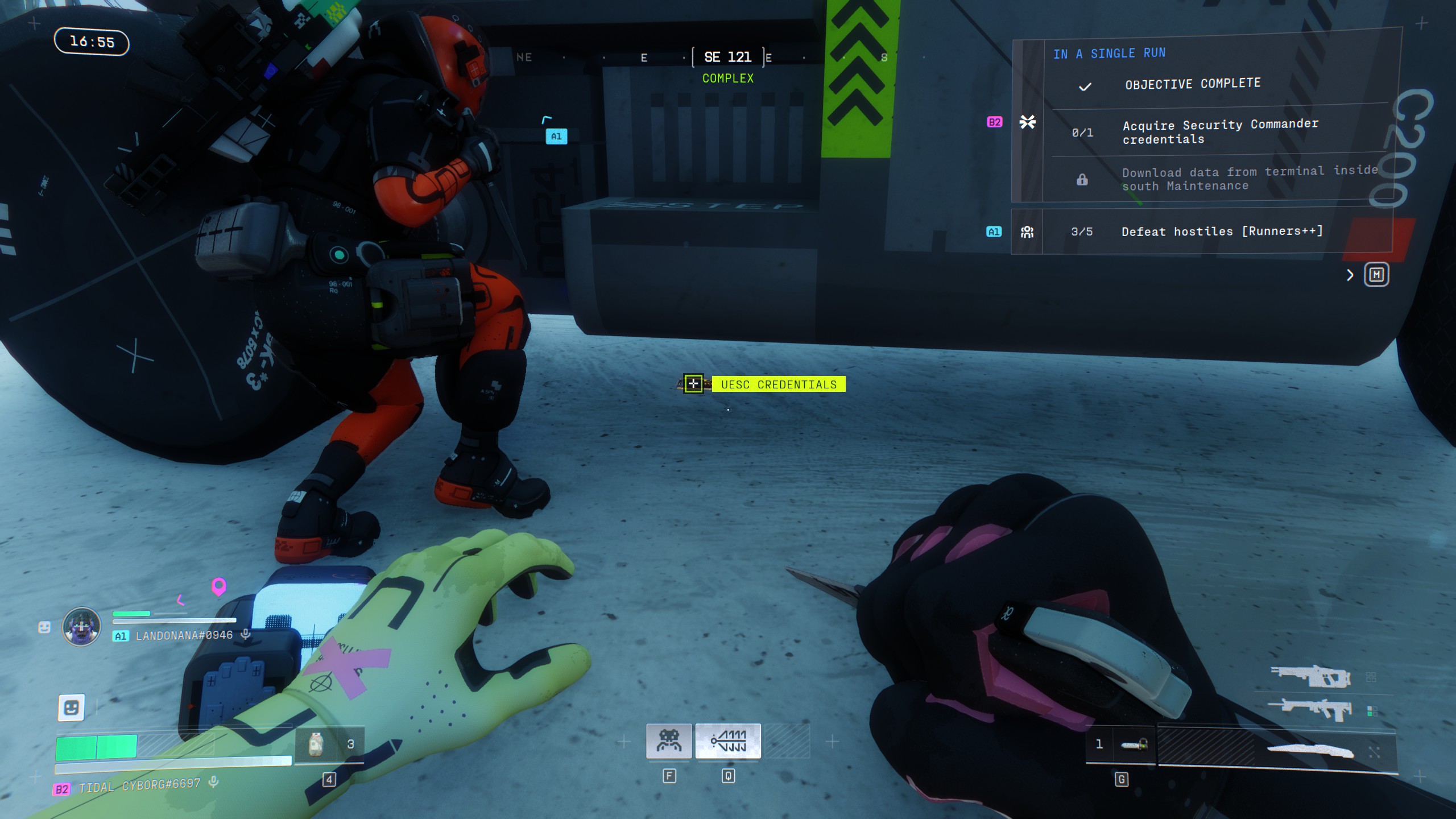Select the throwable slot showing count 1
Image resolution: width=1456 pixels, height=819 pixels.
[1120, 744]
